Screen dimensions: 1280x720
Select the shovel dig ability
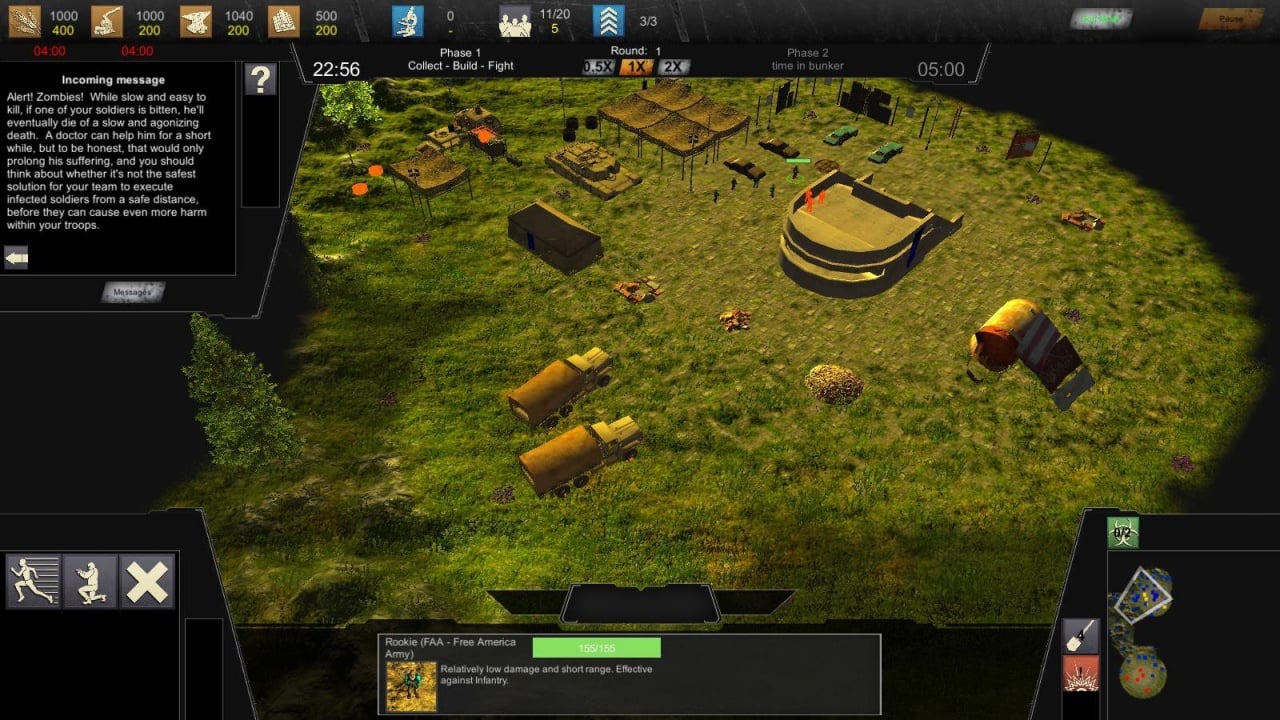pos(1081,636)
